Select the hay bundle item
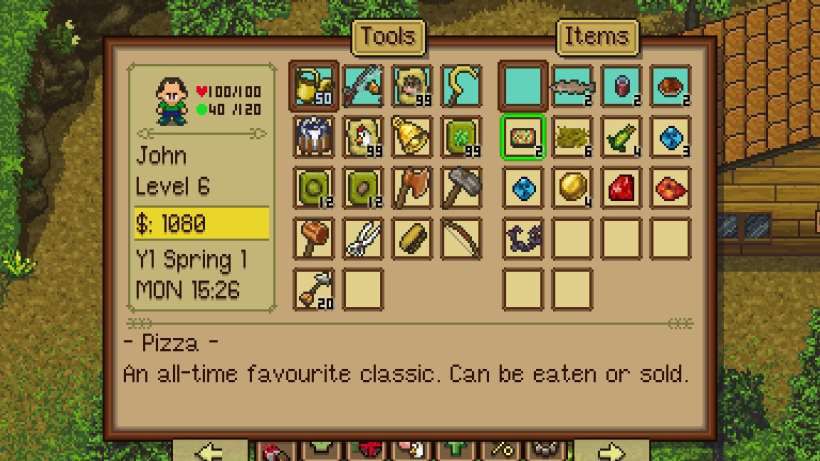Viewport: 820px width, 461px height. pos(572,137)
